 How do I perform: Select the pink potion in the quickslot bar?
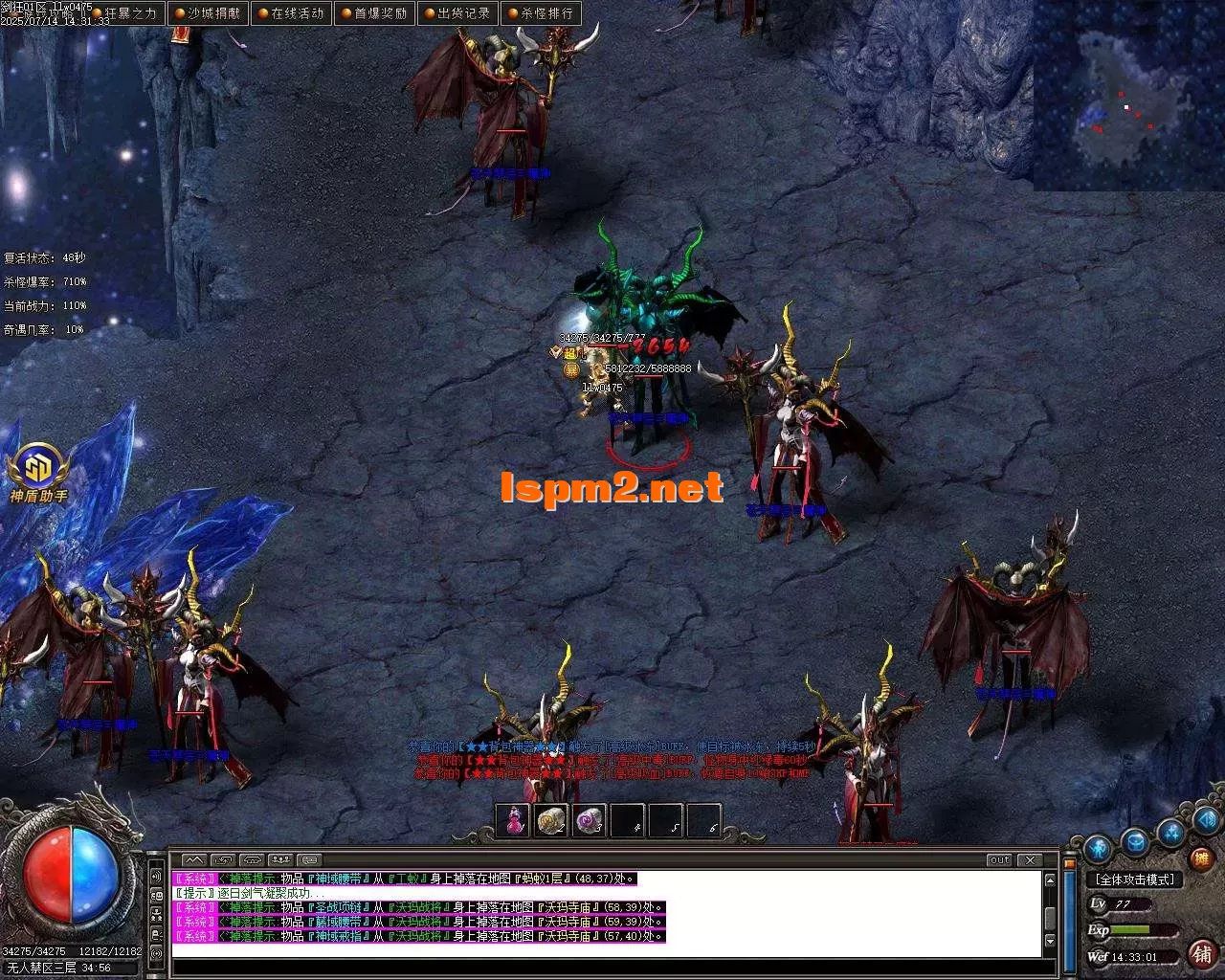513,820
